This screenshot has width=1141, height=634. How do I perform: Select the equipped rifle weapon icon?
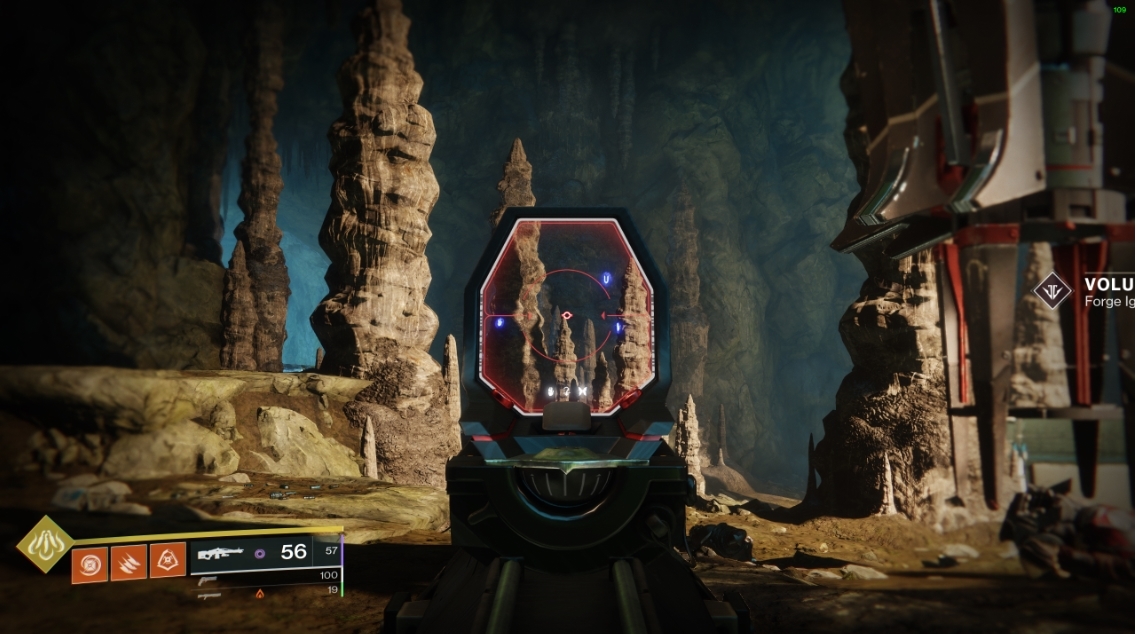pos(221,552)
